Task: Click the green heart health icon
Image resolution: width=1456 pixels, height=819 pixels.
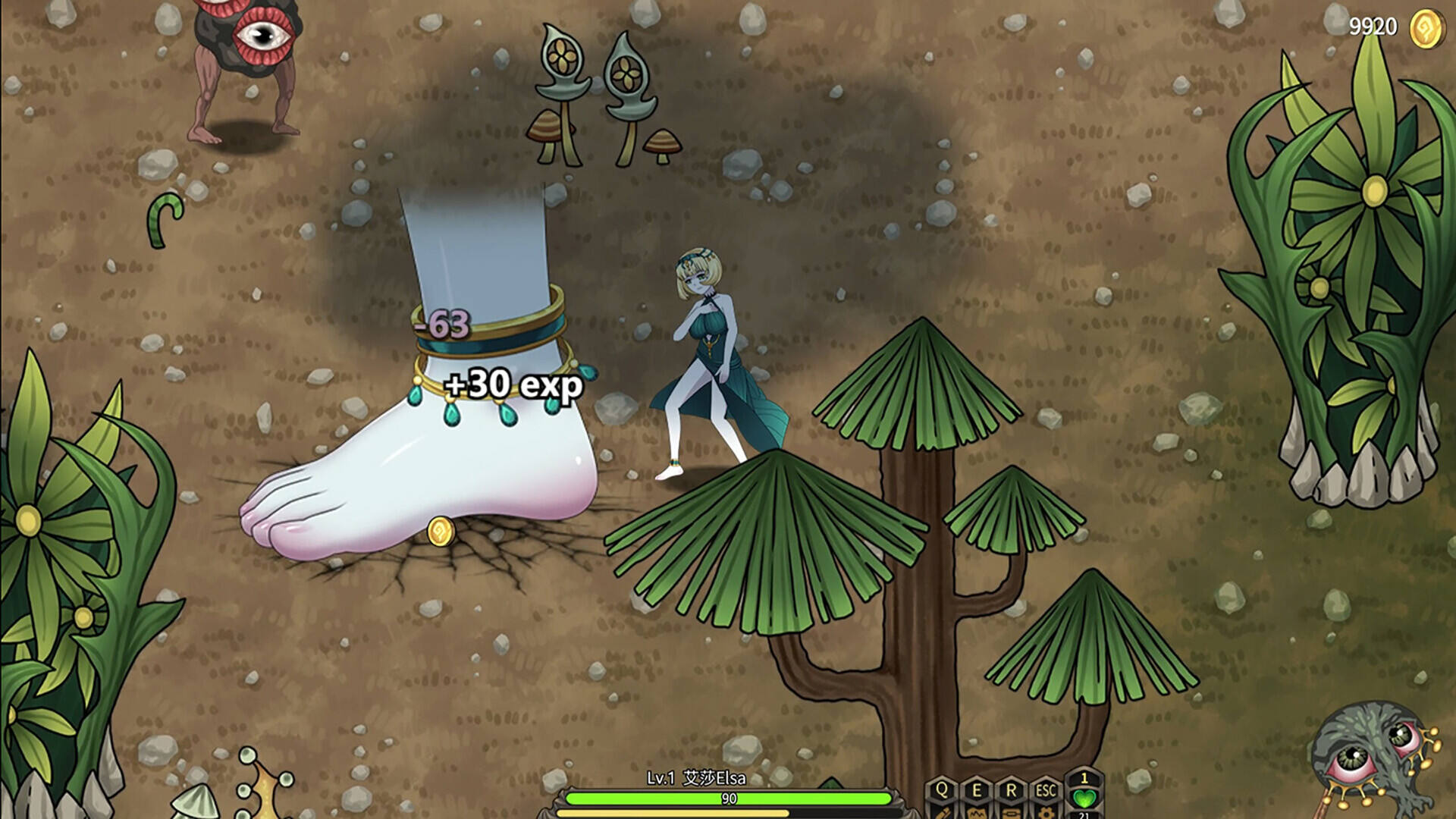Action: (x=1086, y=798)
